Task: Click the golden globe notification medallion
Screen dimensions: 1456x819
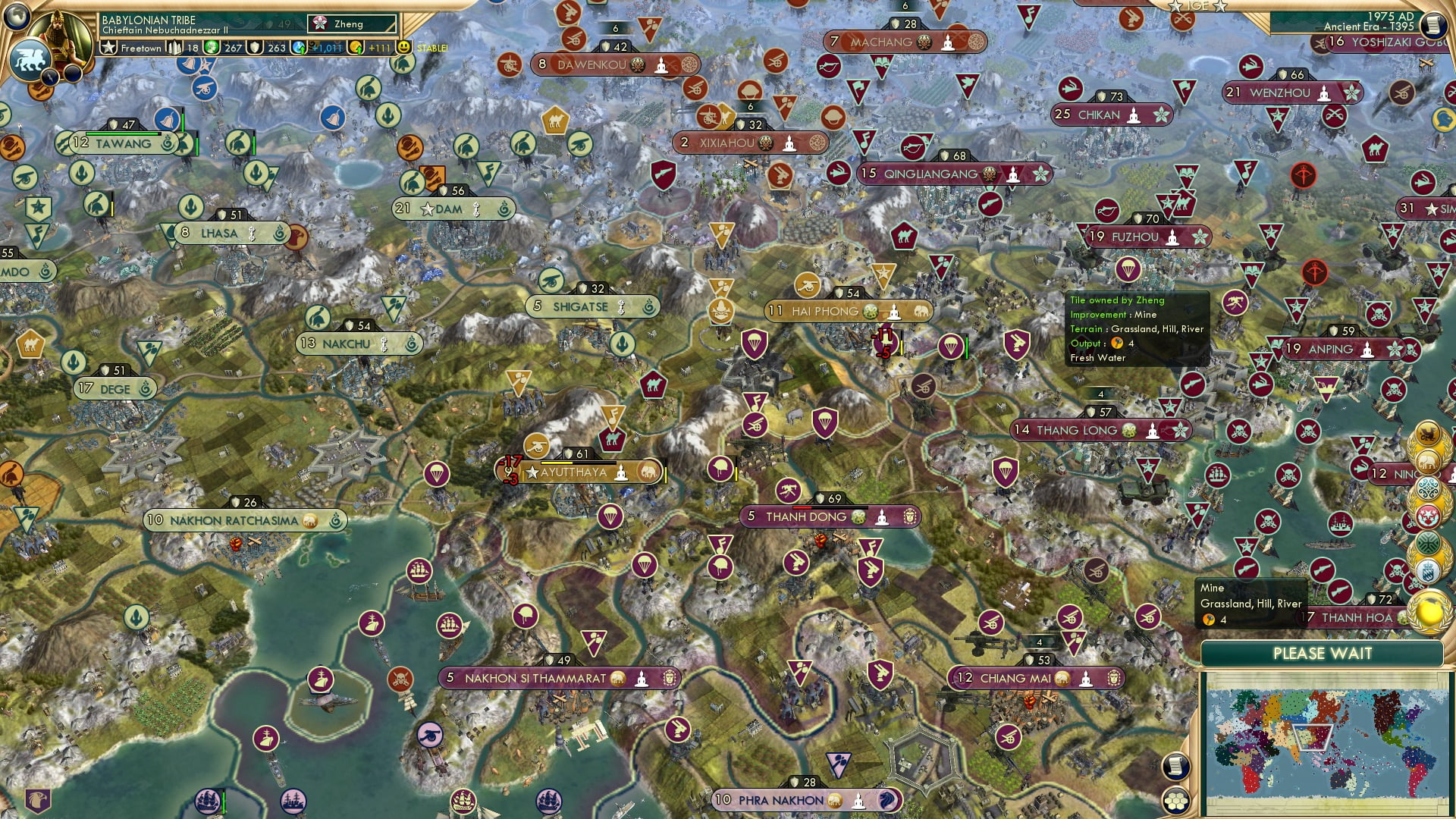Action: 1429,610
